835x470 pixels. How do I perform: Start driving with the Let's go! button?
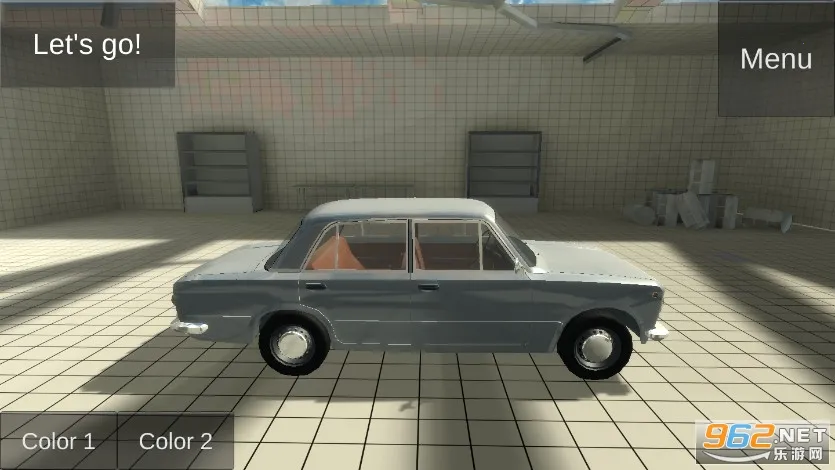coord(87,44)
